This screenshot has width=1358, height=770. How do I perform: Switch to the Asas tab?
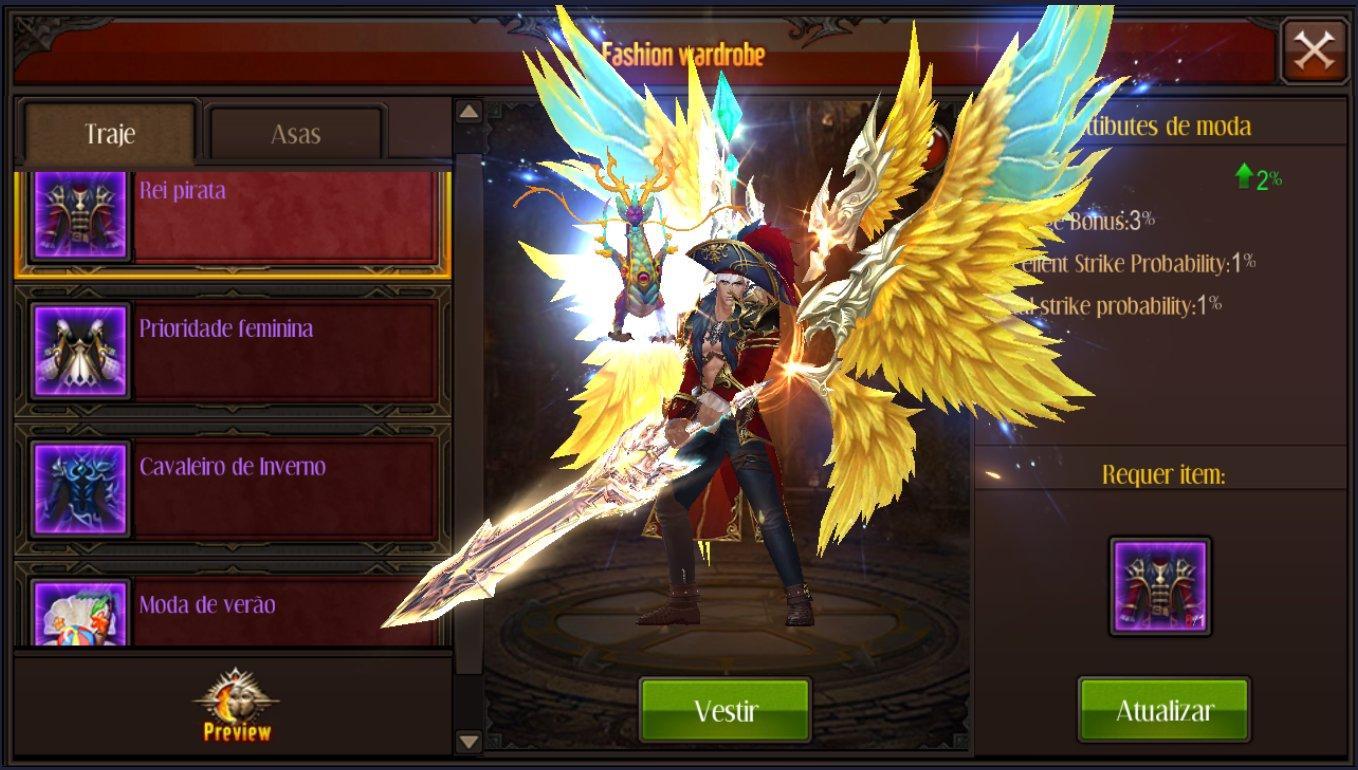click(x=295, y=134)
